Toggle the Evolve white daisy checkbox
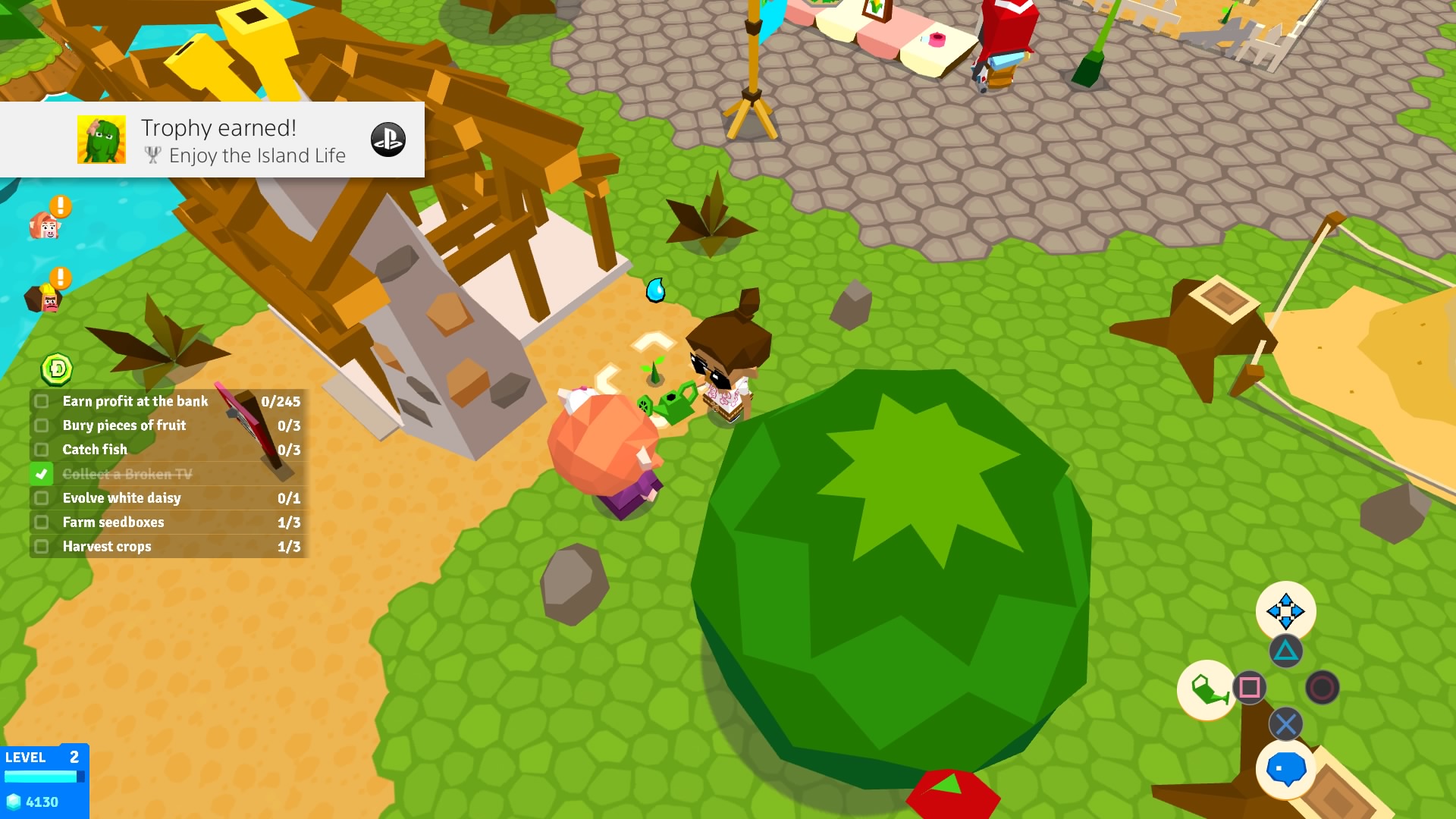 (x=40, y=498)
